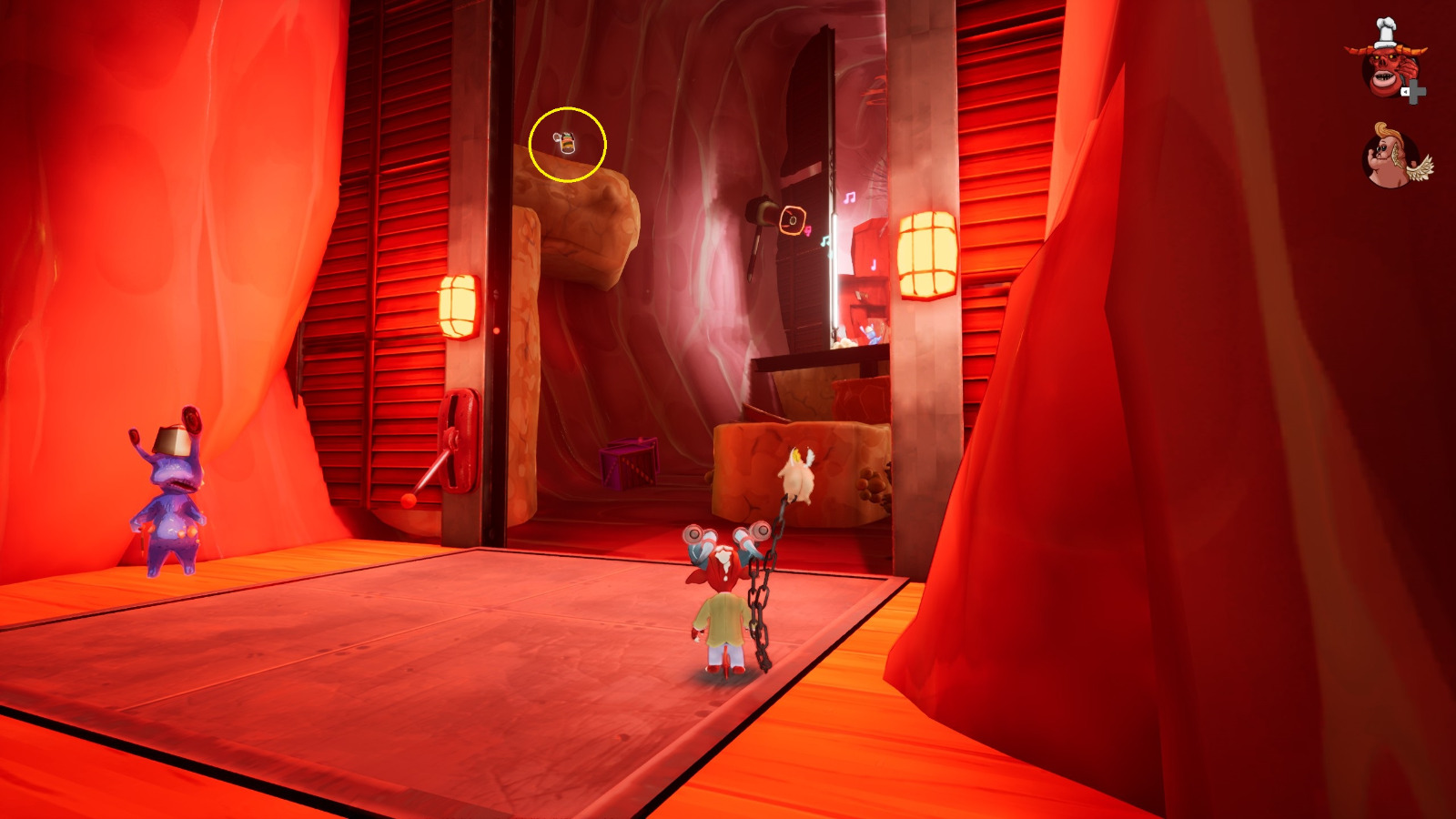Viewport: 1456px width, 819px height.
Task: Click the plus icon beside the devil portrait
Action: (1416, 92)
